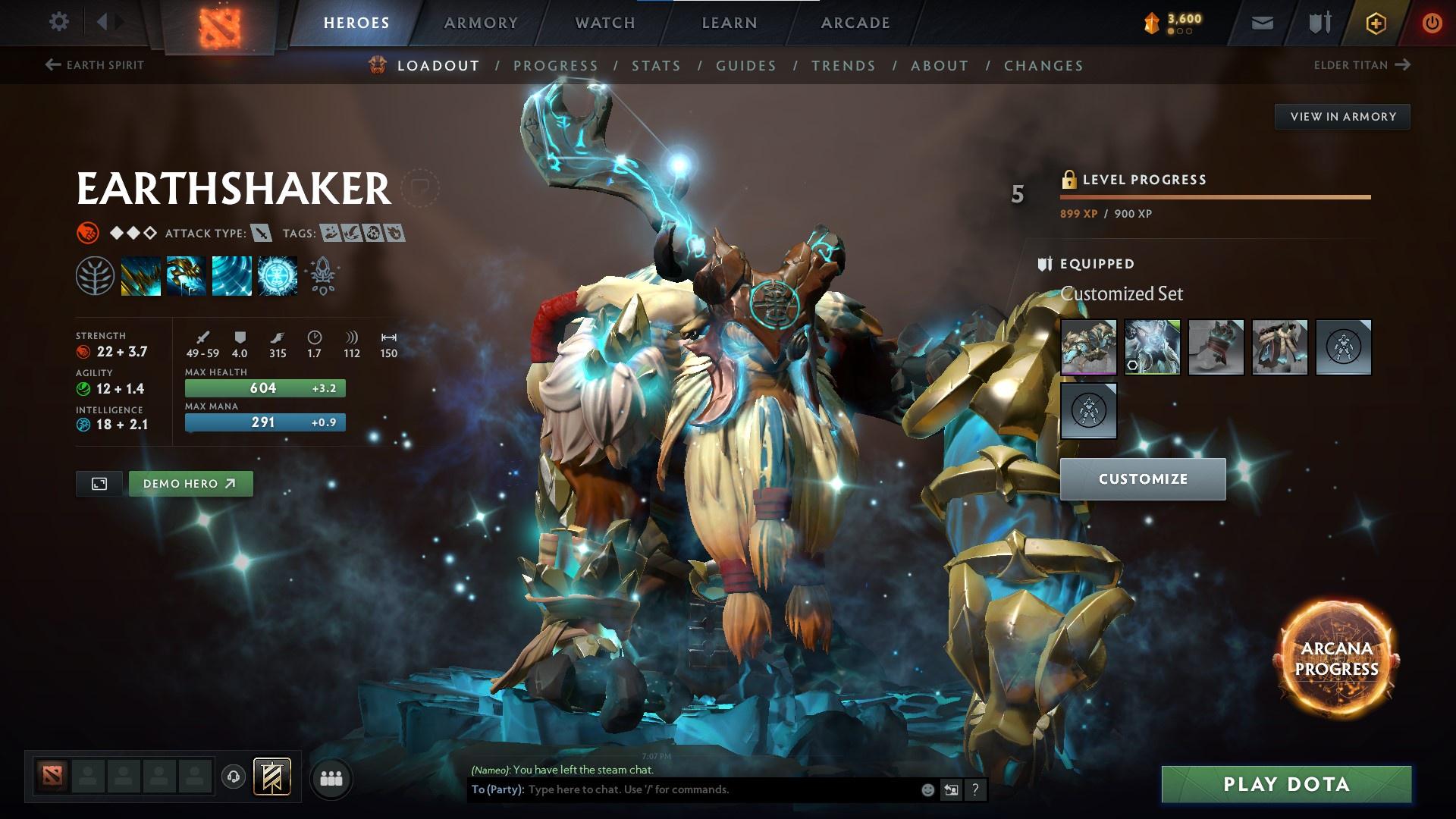This screenshot has width=1456, height=819.
Task: Open the Watch tab
Action: [x=605, y=23]
